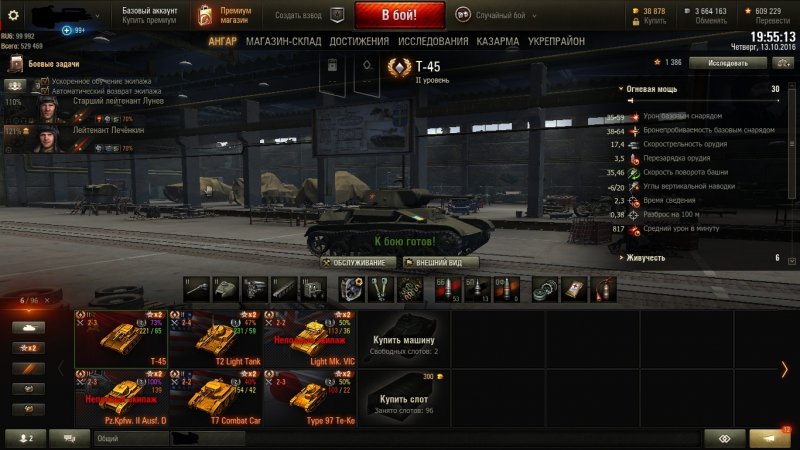Switch to the МАГАЗИН-СКЛАД tab
This screenshot has width=800, height=450.
[x=287, y=41]
